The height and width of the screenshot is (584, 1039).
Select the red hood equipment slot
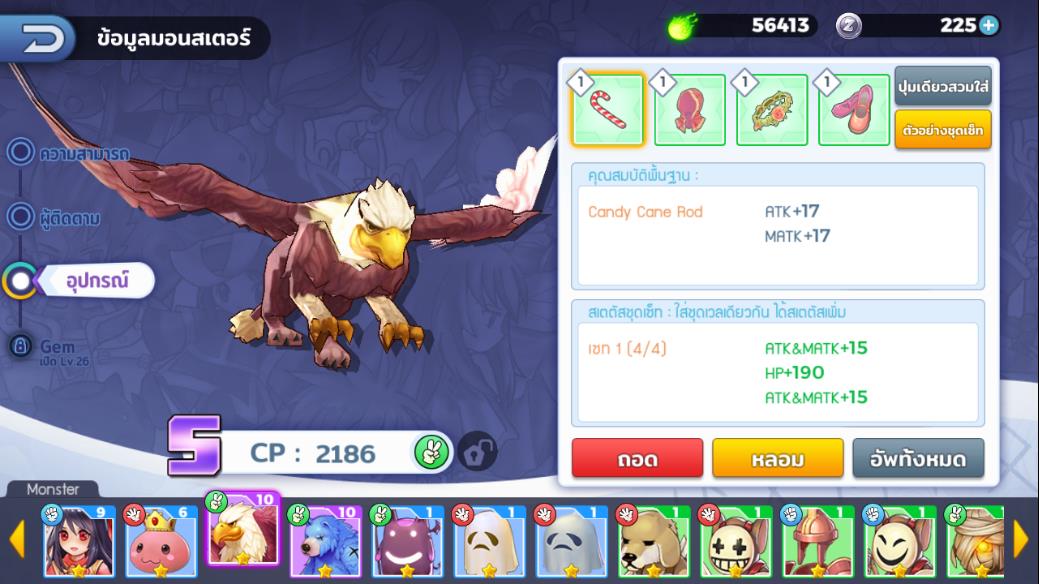coord(690,109)
